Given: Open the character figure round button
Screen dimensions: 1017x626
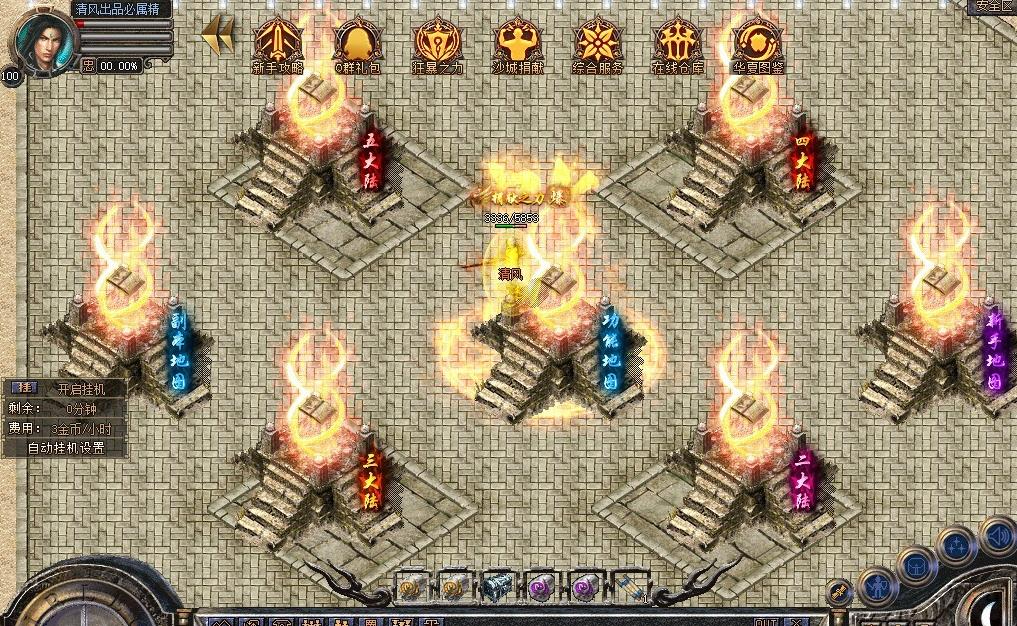Looking at the screenshot, I should (877, 587).
